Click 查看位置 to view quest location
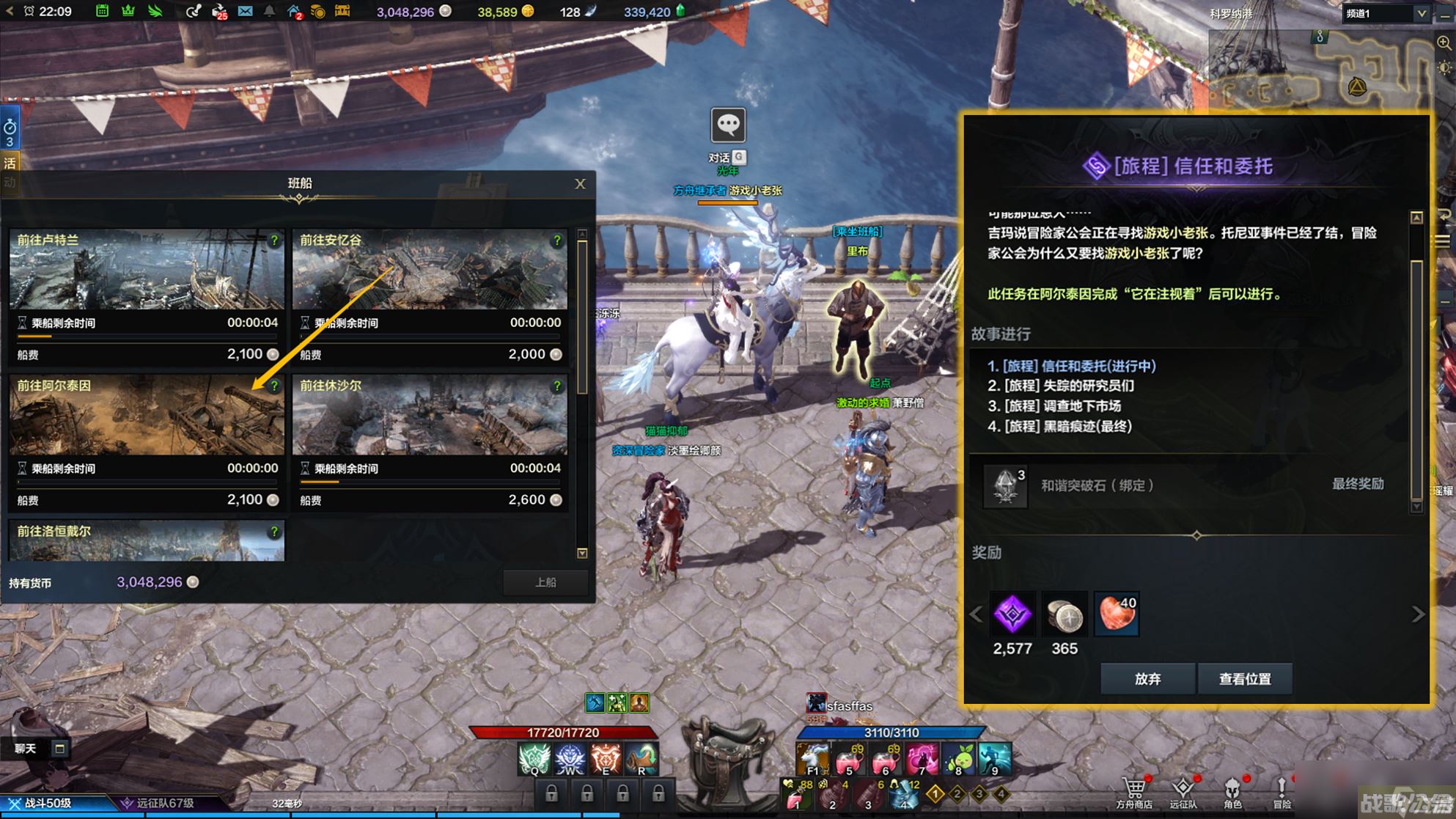Image resolution: width=1456 pixels, height=819 pixels. click(x=1244, y=679)
